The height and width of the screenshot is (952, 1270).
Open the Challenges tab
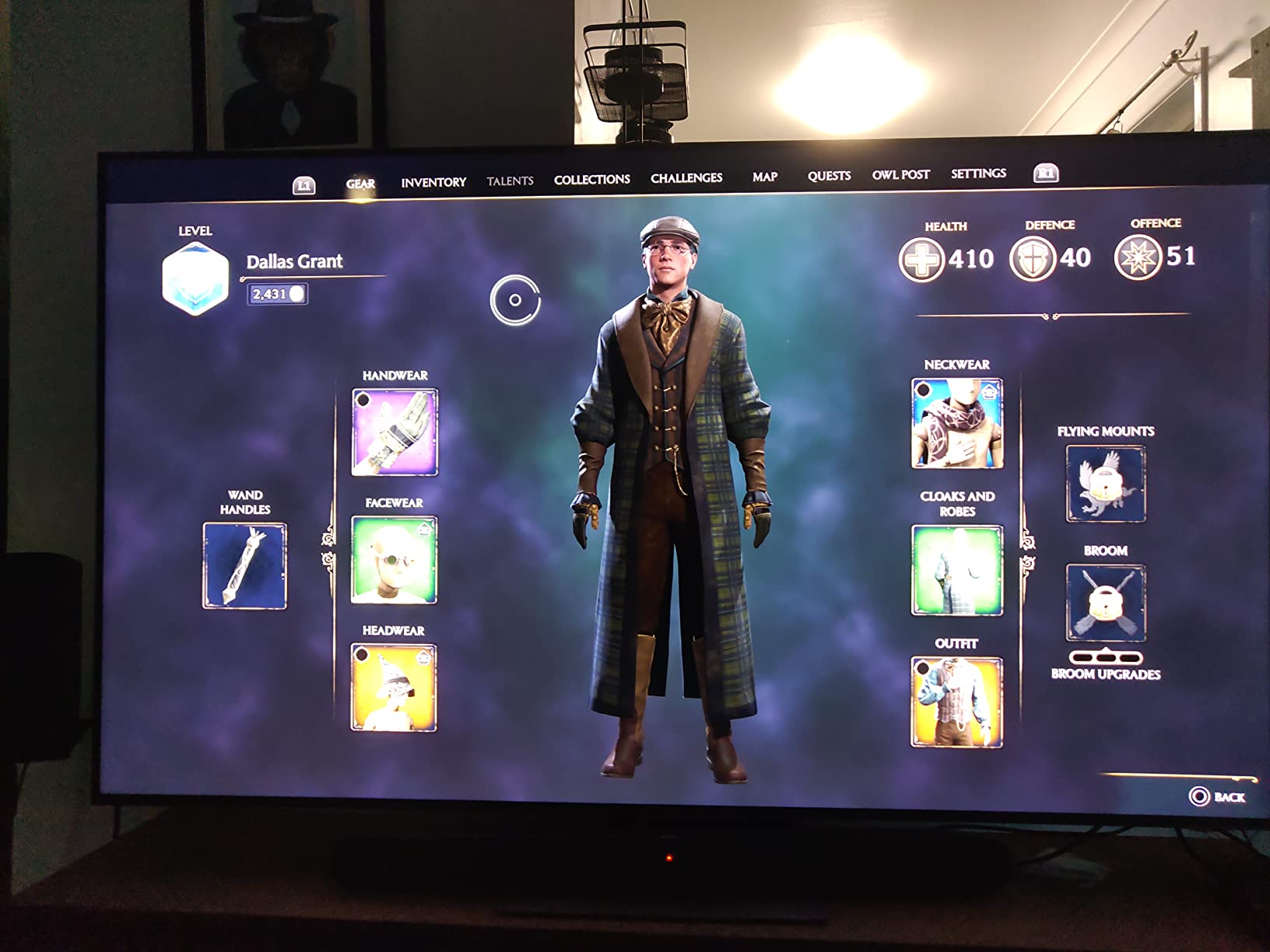(x=687, y=177)
